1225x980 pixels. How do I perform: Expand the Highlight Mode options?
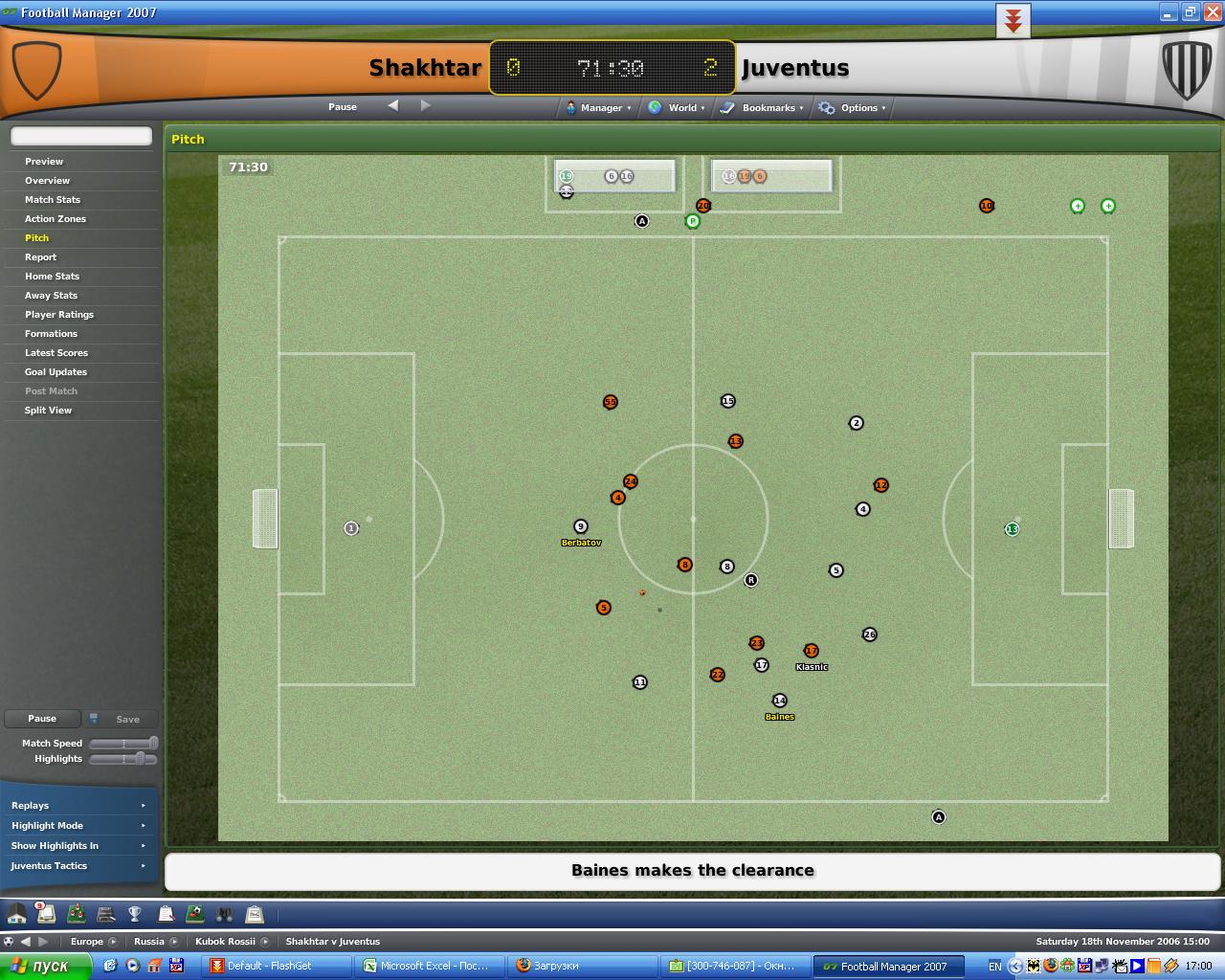78,826
